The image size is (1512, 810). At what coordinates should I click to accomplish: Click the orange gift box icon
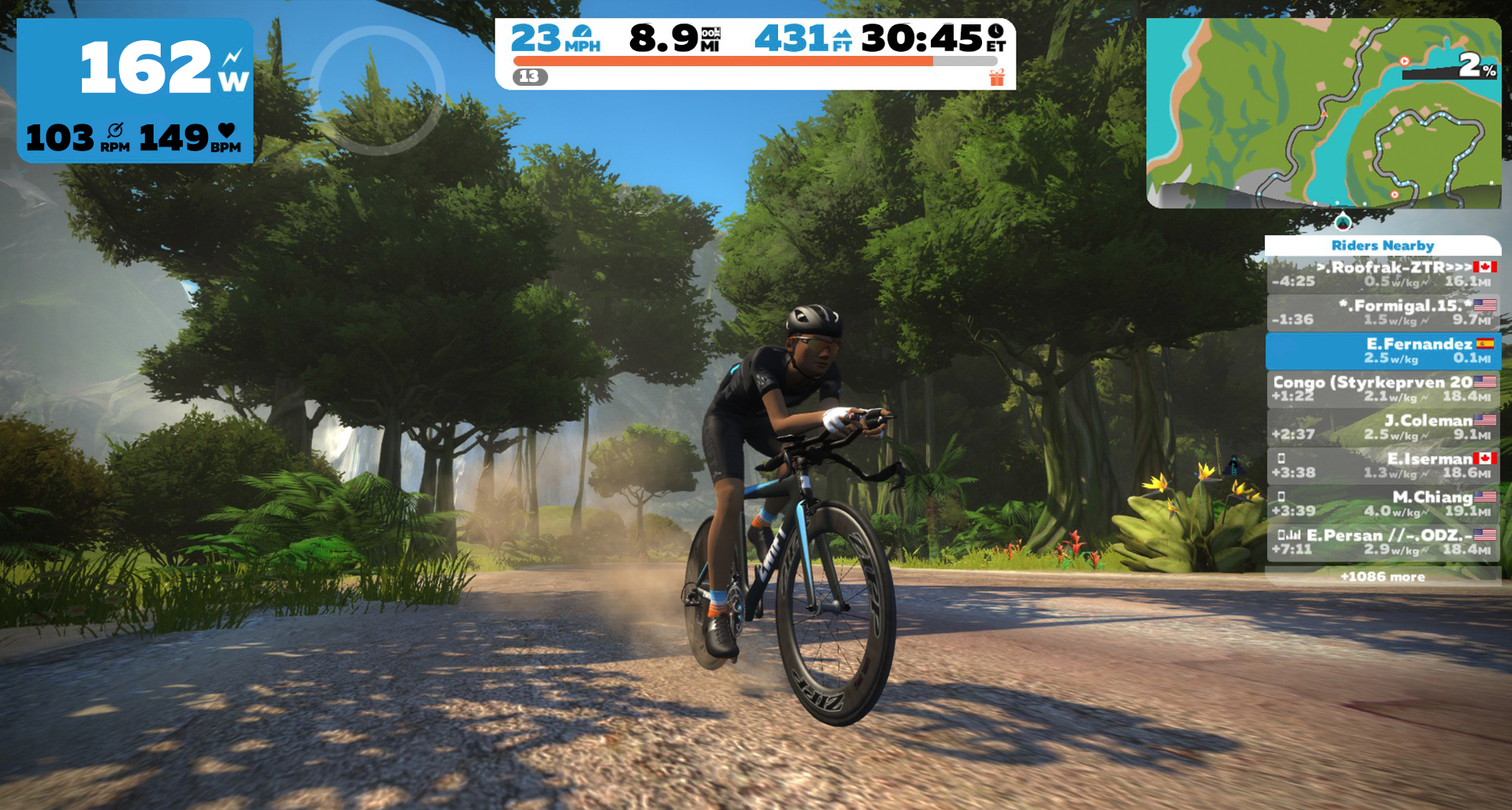[997, 77]
